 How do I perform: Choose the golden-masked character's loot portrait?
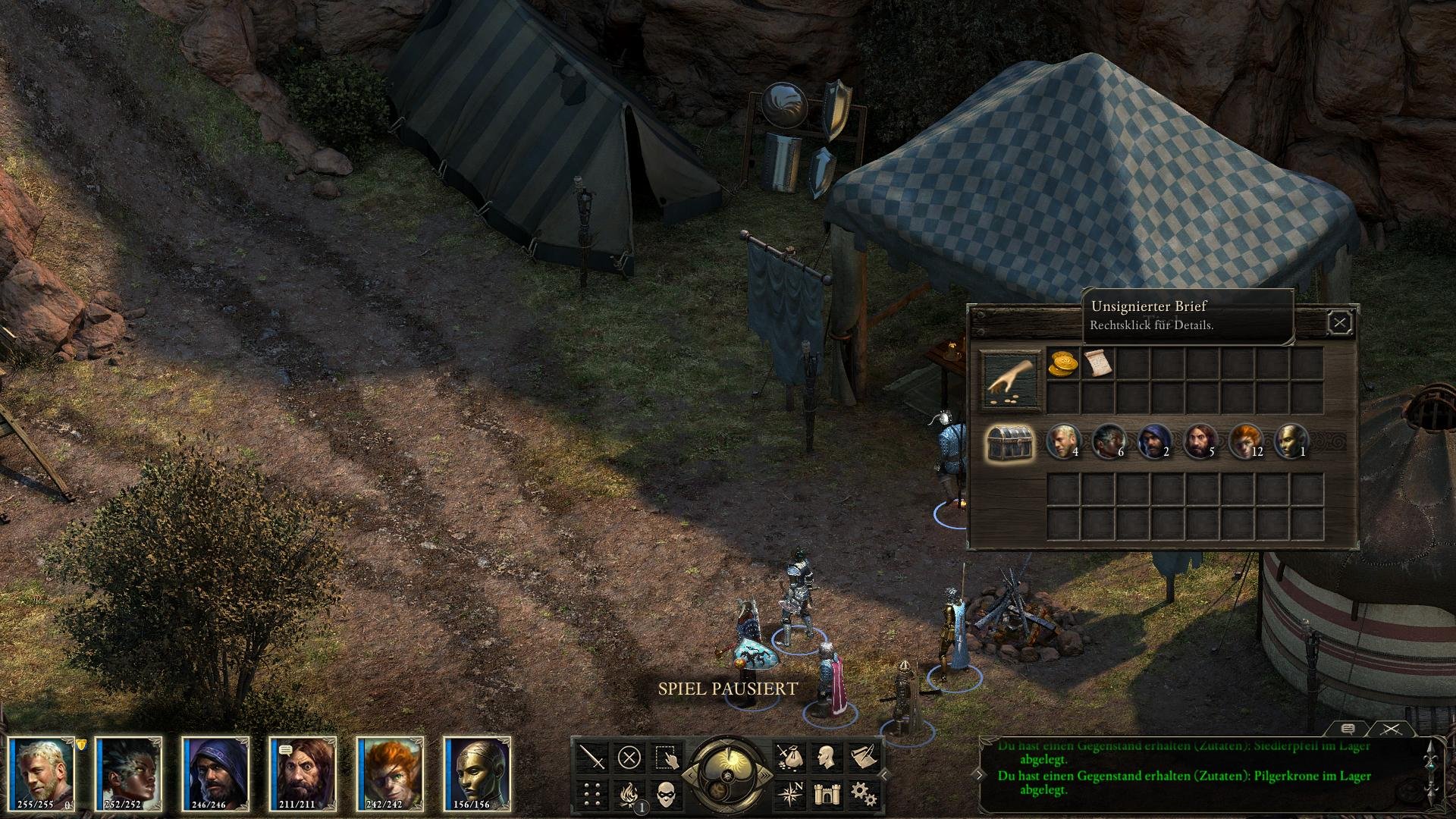pyautogui.click(x=1290, y=441)
